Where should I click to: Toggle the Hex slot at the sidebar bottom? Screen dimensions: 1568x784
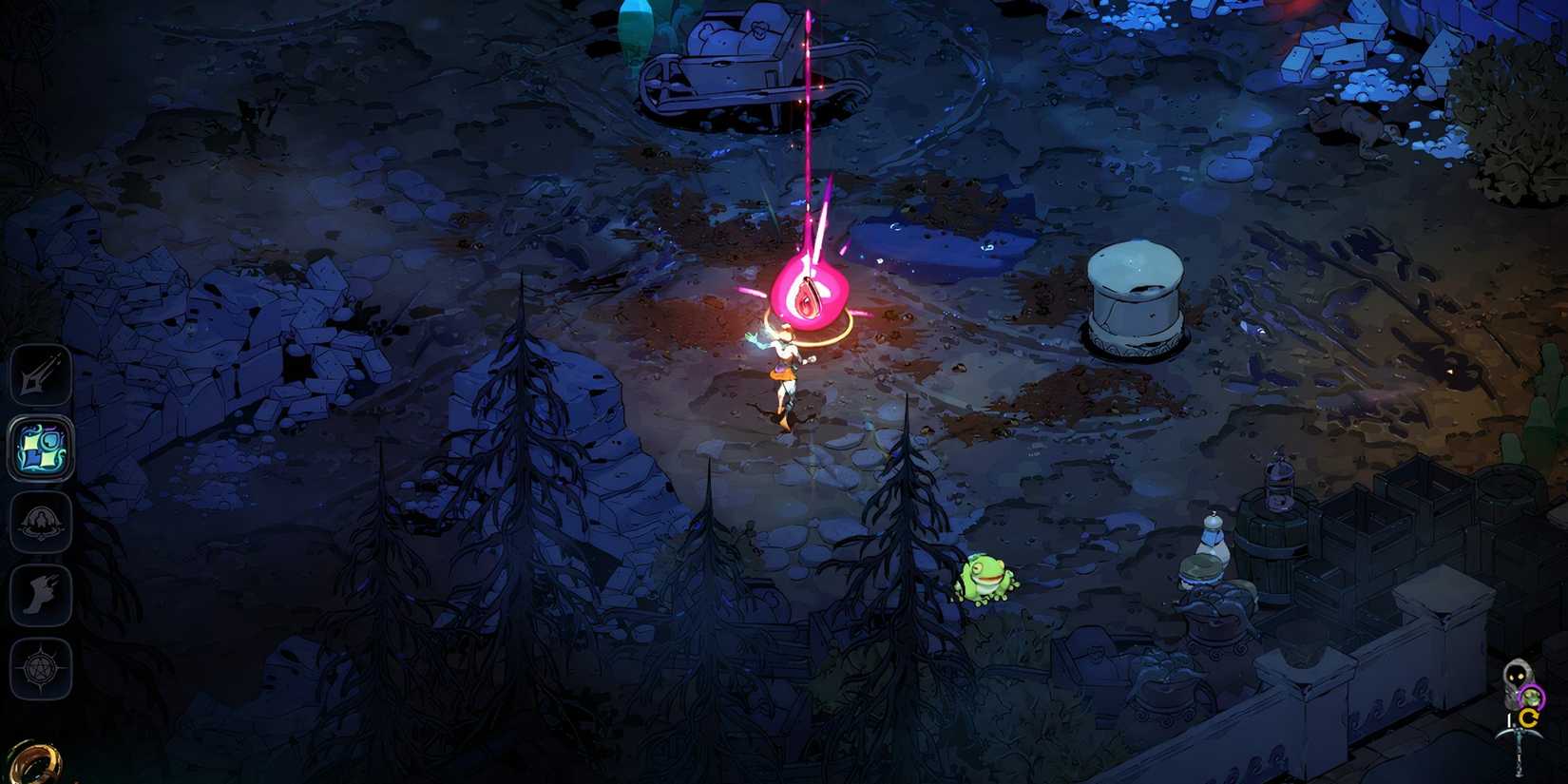coord(40,668)
